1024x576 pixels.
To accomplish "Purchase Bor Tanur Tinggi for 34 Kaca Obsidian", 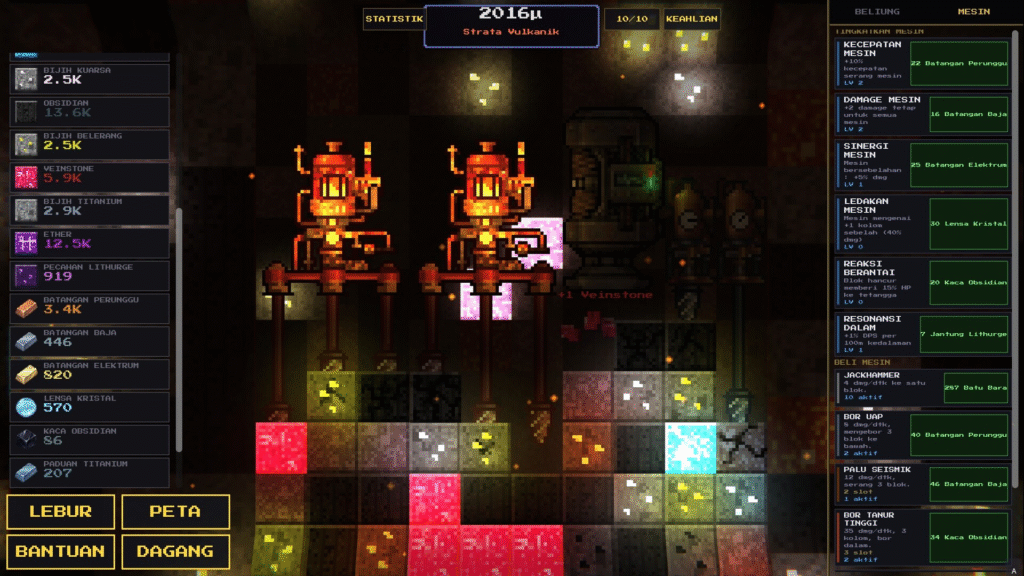I will pos(968,537).
